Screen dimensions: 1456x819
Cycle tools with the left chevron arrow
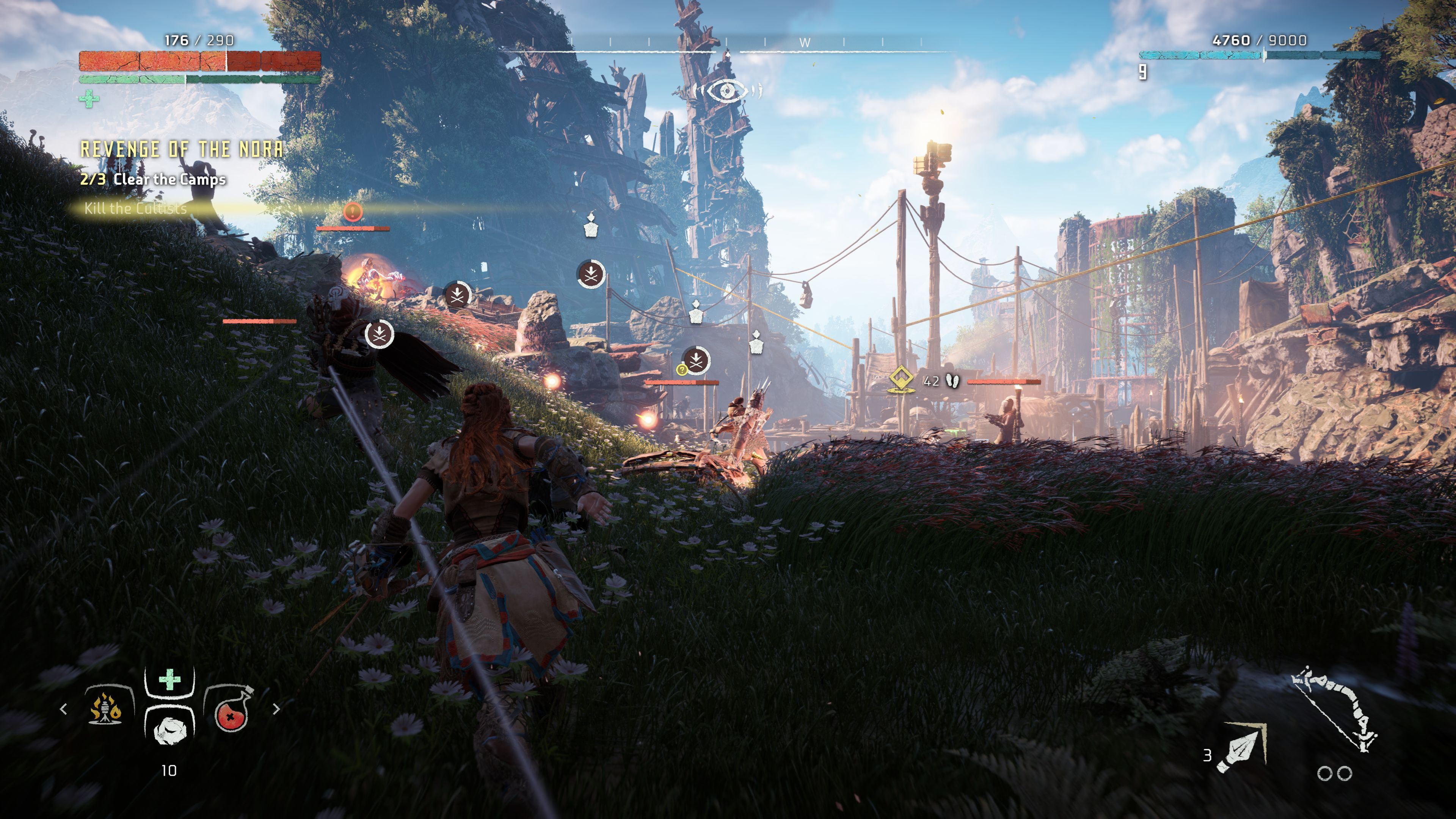[x=63, y=709]
